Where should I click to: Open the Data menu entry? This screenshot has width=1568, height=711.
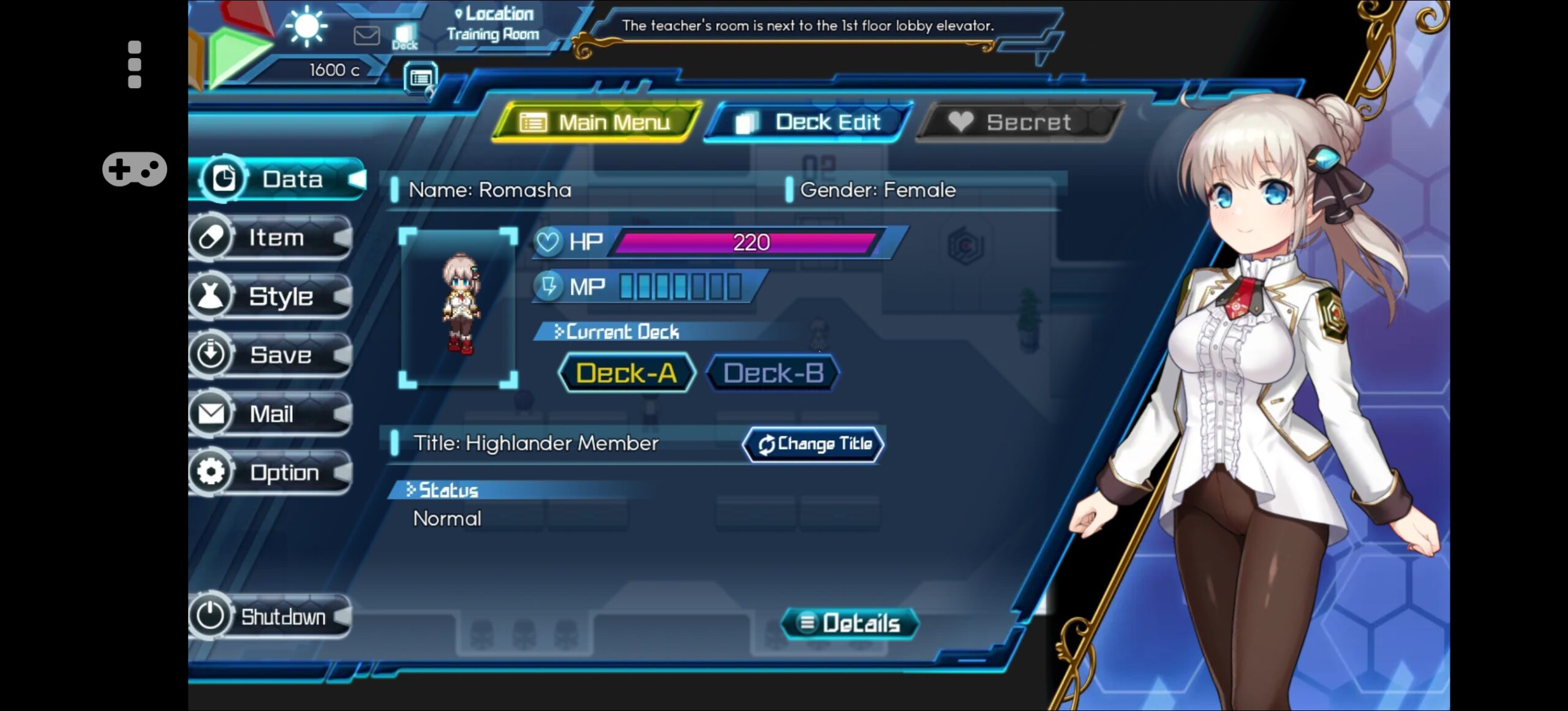[x=279, y=179]
